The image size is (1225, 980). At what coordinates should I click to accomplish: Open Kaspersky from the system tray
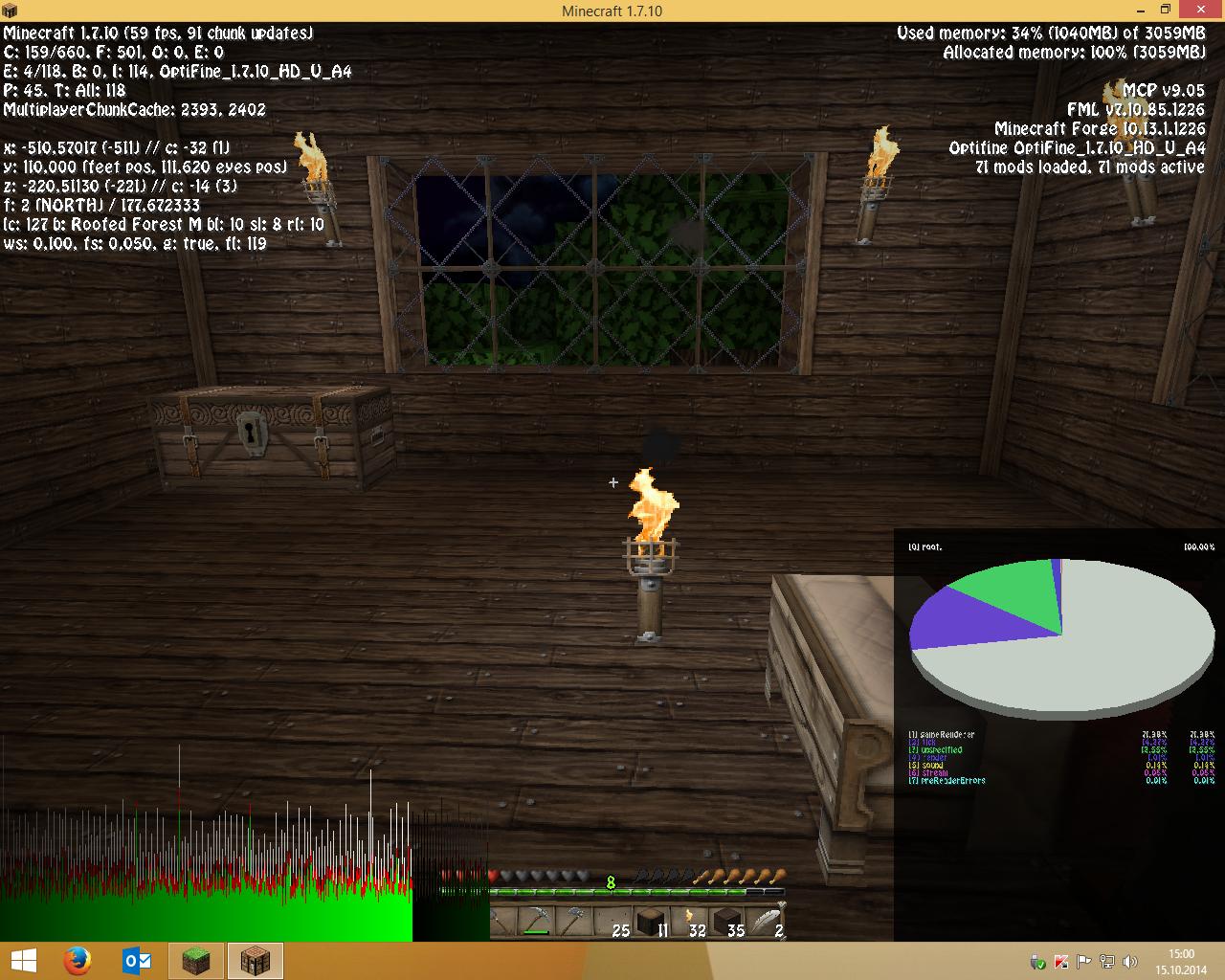[1060, 961]
